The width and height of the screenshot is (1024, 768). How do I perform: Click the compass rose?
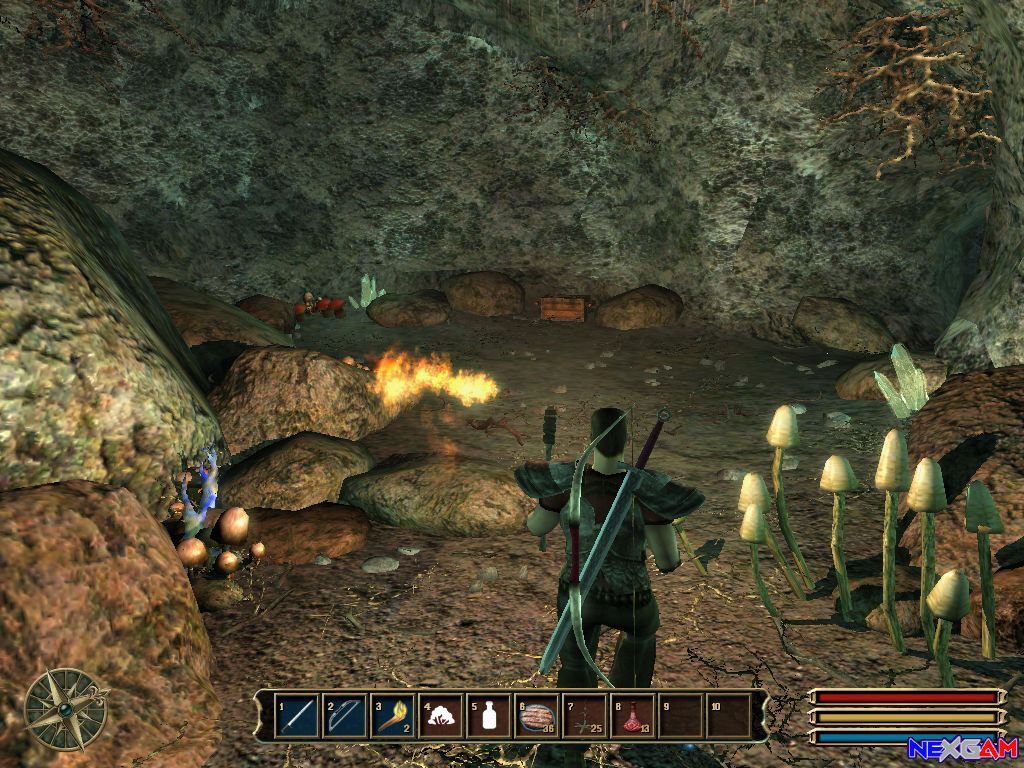(66, 708)
